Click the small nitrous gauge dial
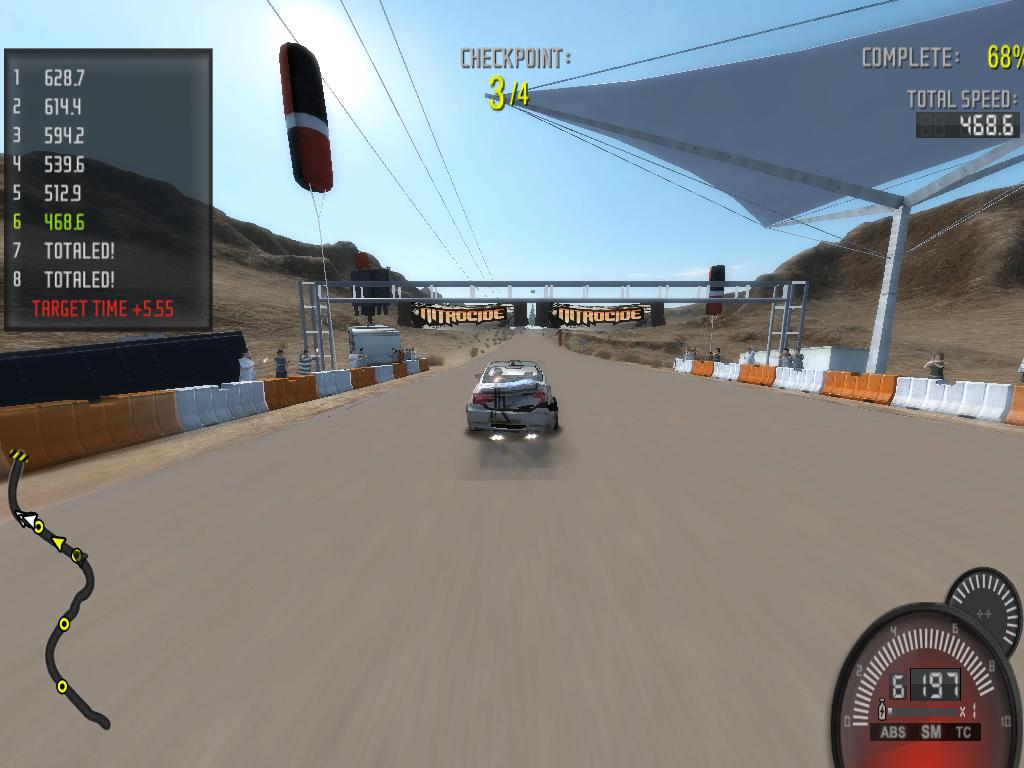 pos(983,603)
